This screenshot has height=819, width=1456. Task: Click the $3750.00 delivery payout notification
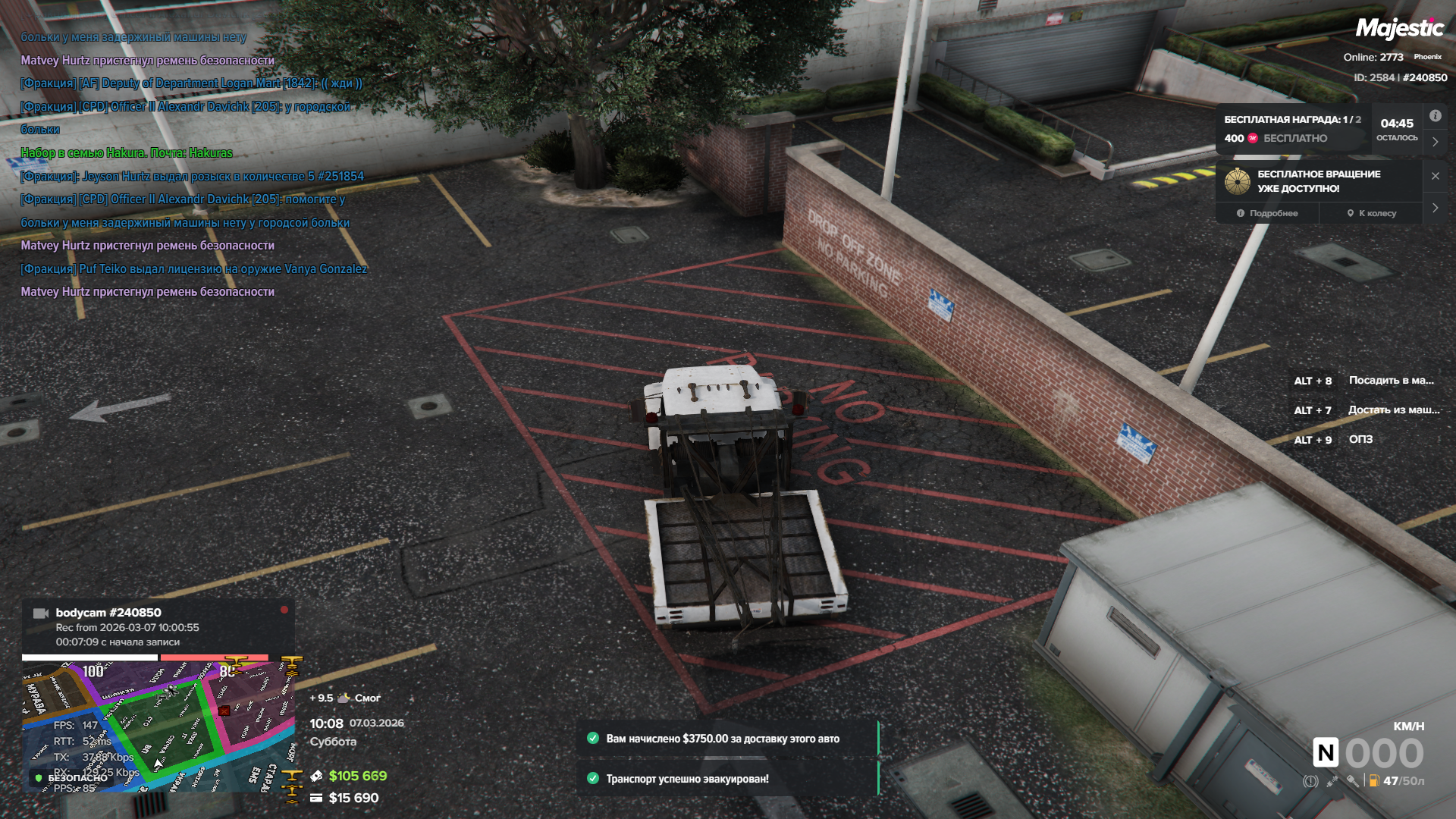coord(726,739)
